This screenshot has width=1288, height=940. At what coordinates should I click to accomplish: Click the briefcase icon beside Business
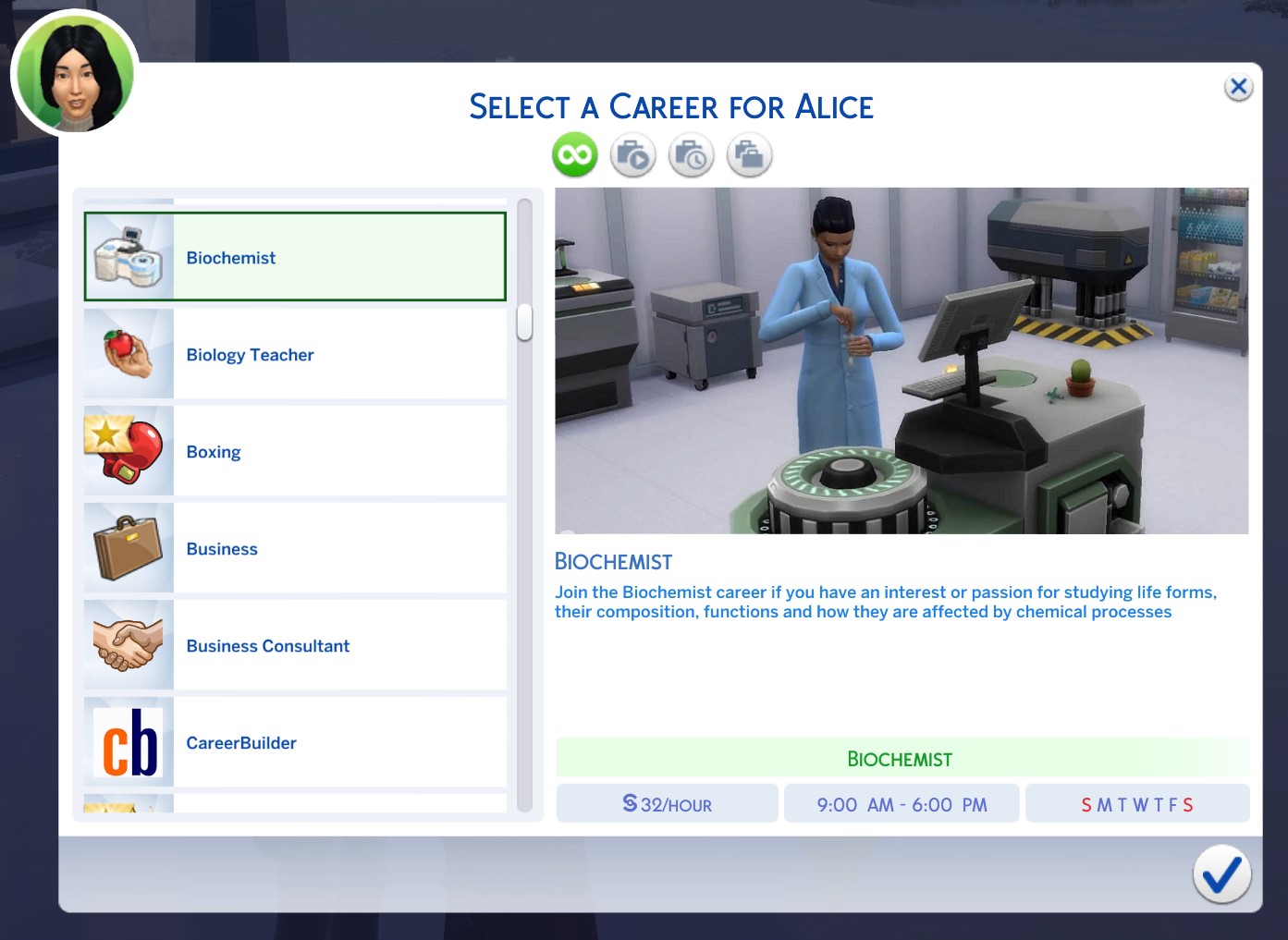coord(128,548)
